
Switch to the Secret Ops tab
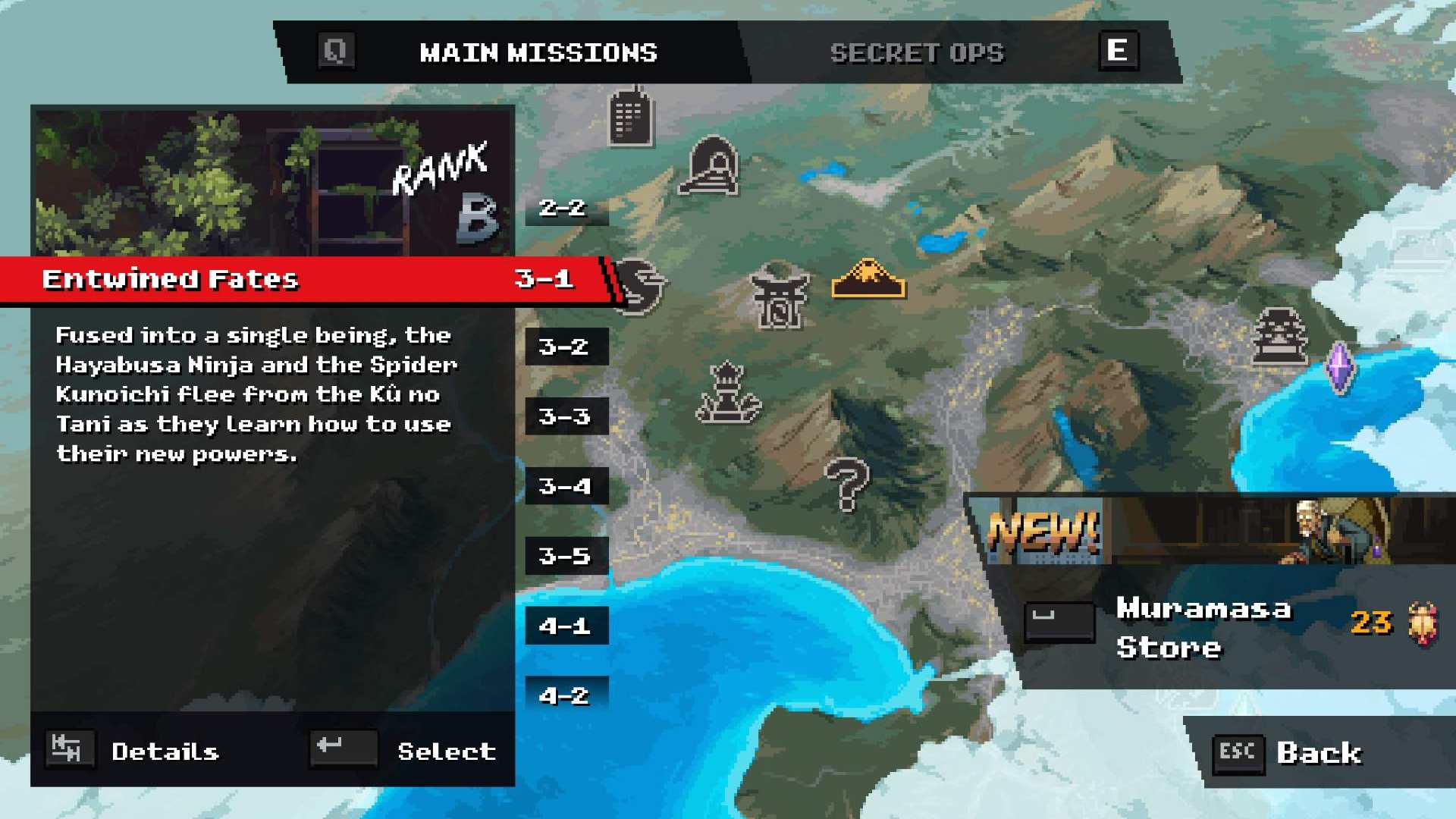tap(916, 53)
